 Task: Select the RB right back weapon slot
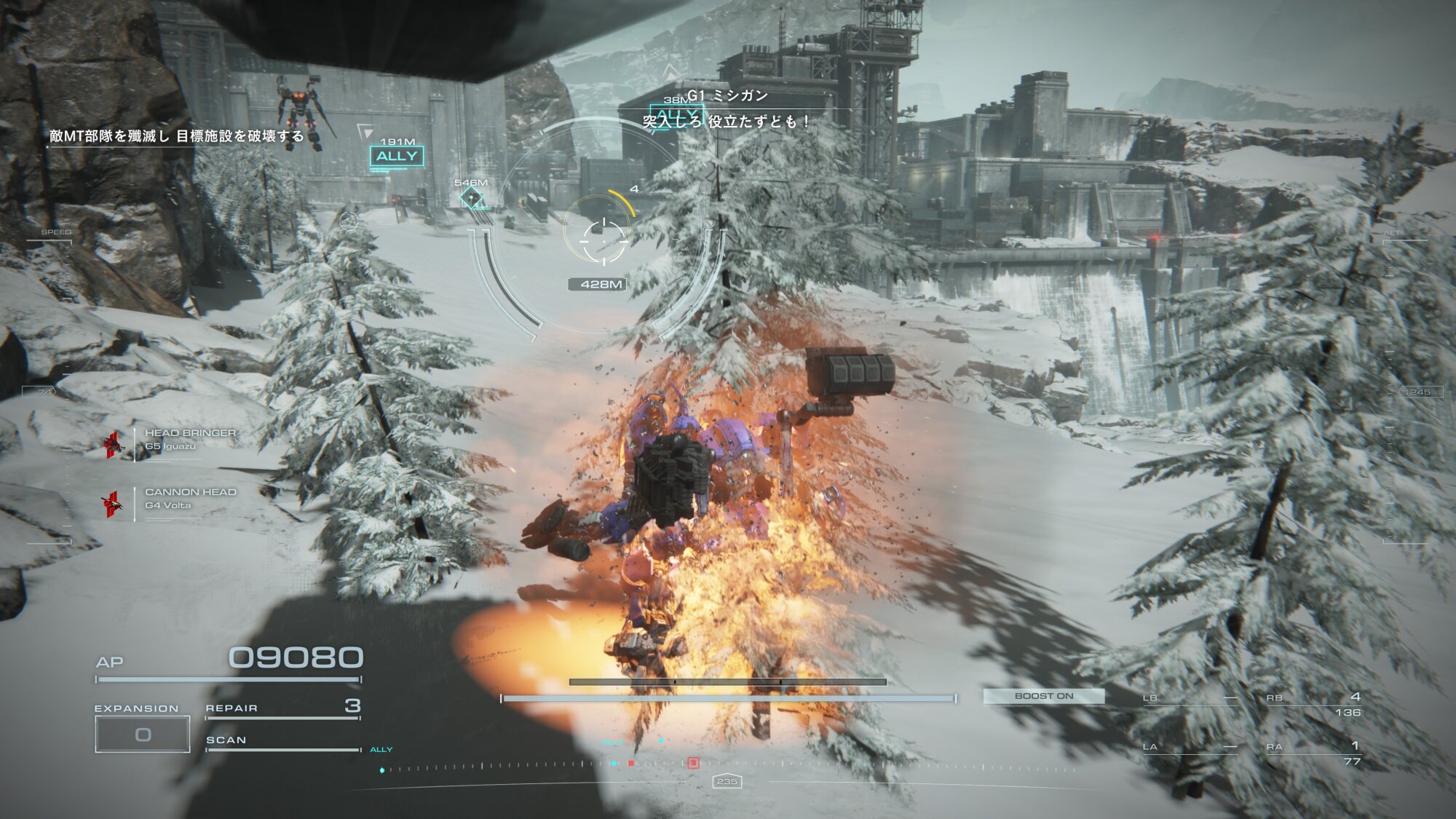click(x=1313, y=704)
